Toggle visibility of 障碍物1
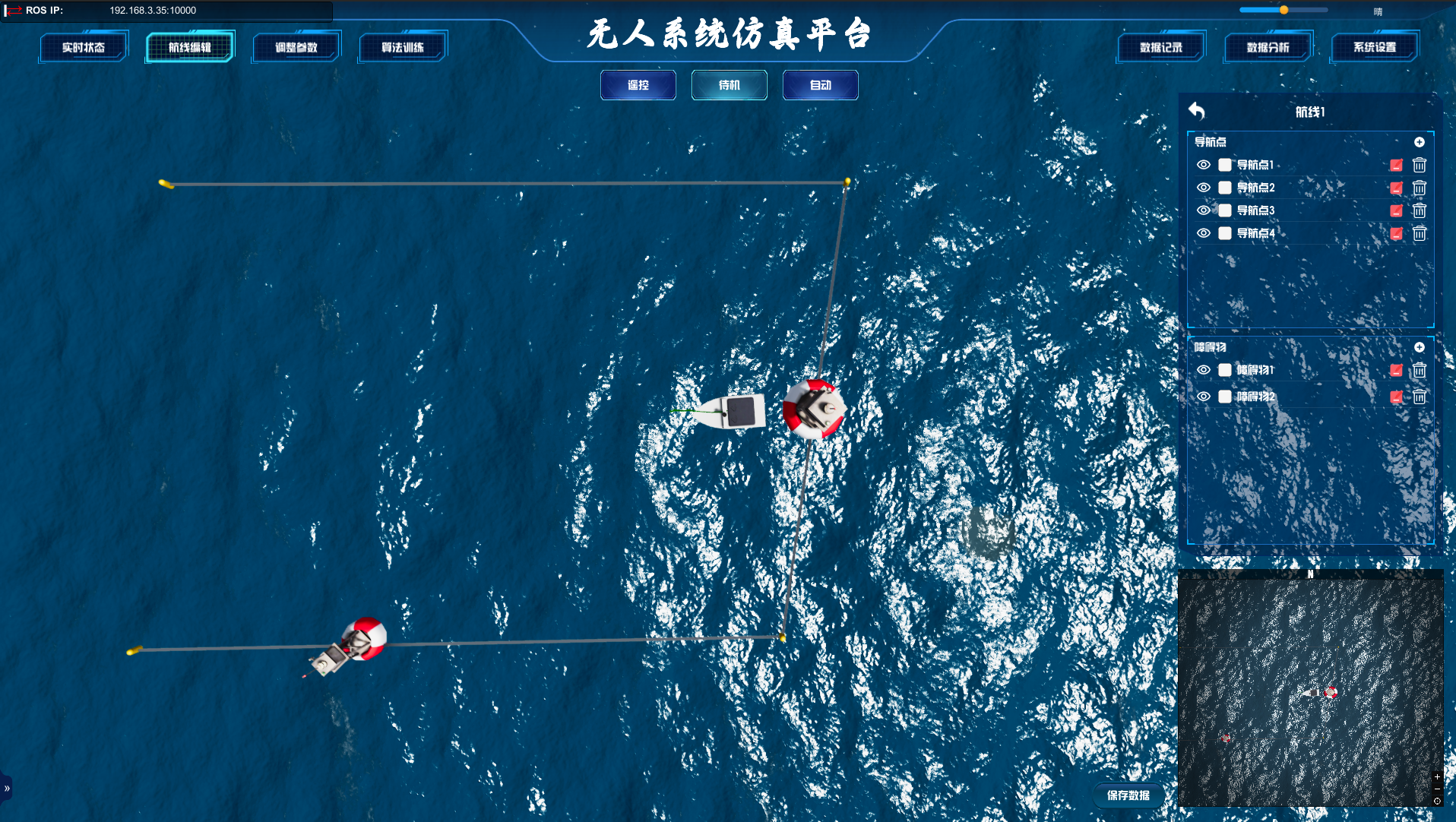The width and height of the screenshot is (1456, 822). (1204, 370)
